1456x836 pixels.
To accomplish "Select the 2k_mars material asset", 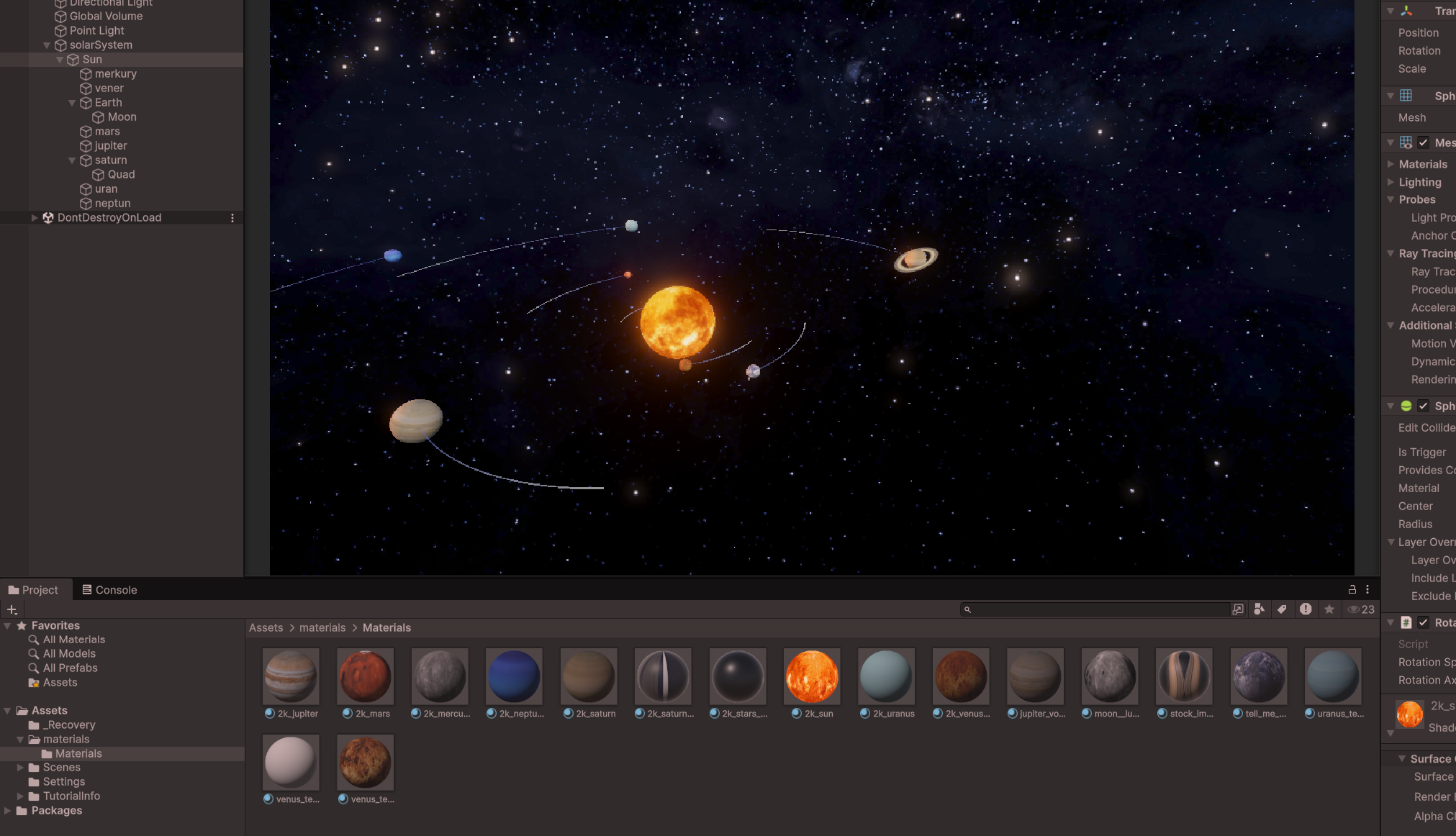I will (x=365, y=676).
